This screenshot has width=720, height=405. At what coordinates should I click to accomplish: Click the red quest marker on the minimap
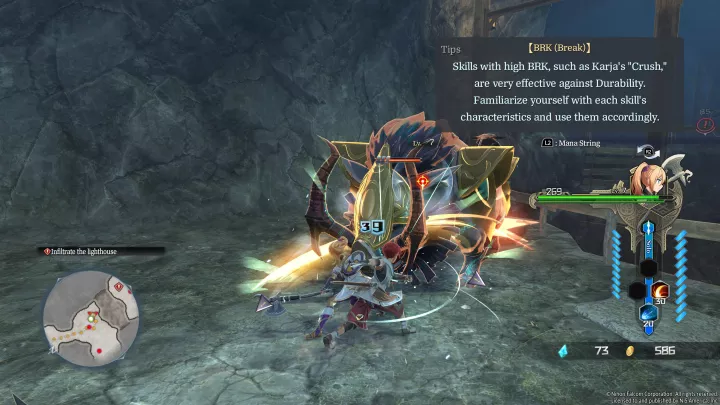point(120,287)
